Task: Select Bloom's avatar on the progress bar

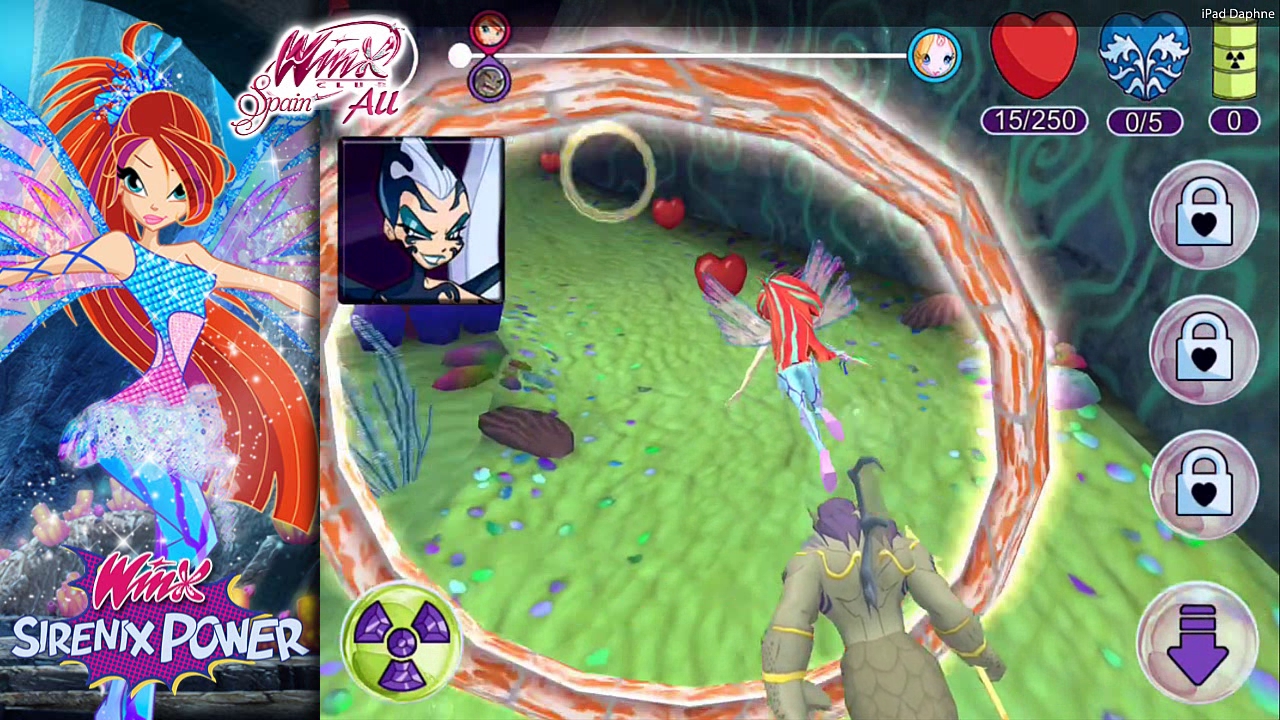Action: [x=489, y=28]
